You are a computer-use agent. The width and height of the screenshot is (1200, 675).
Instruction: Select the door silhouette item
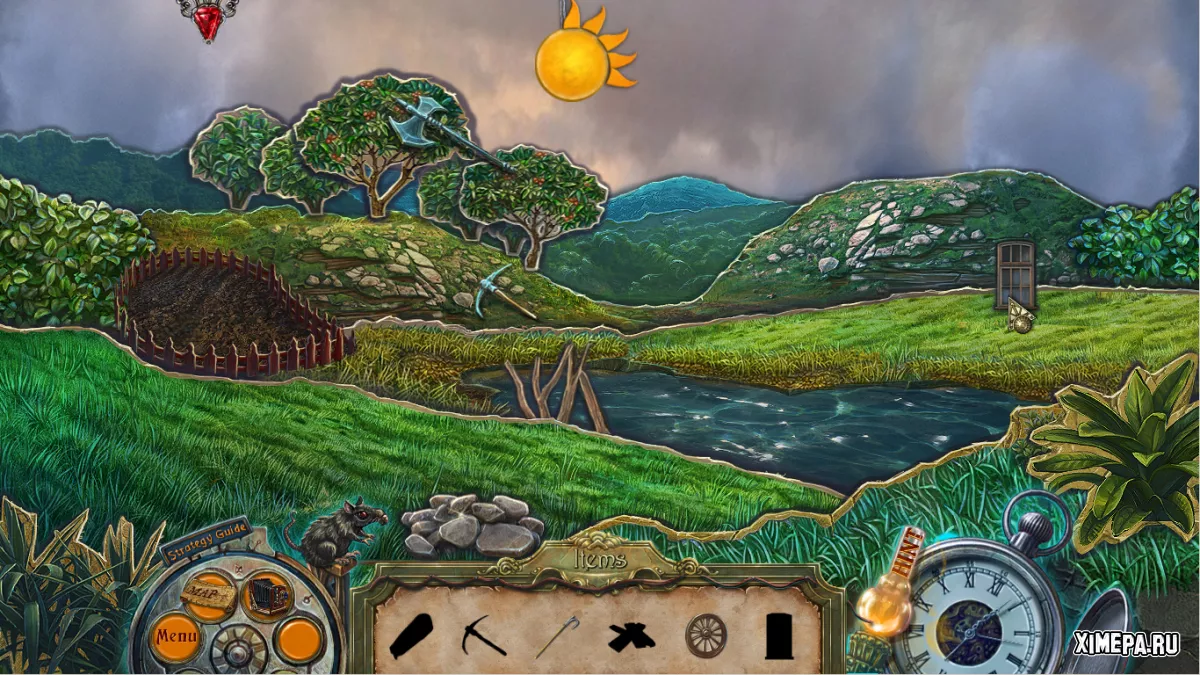coord(779,635)
